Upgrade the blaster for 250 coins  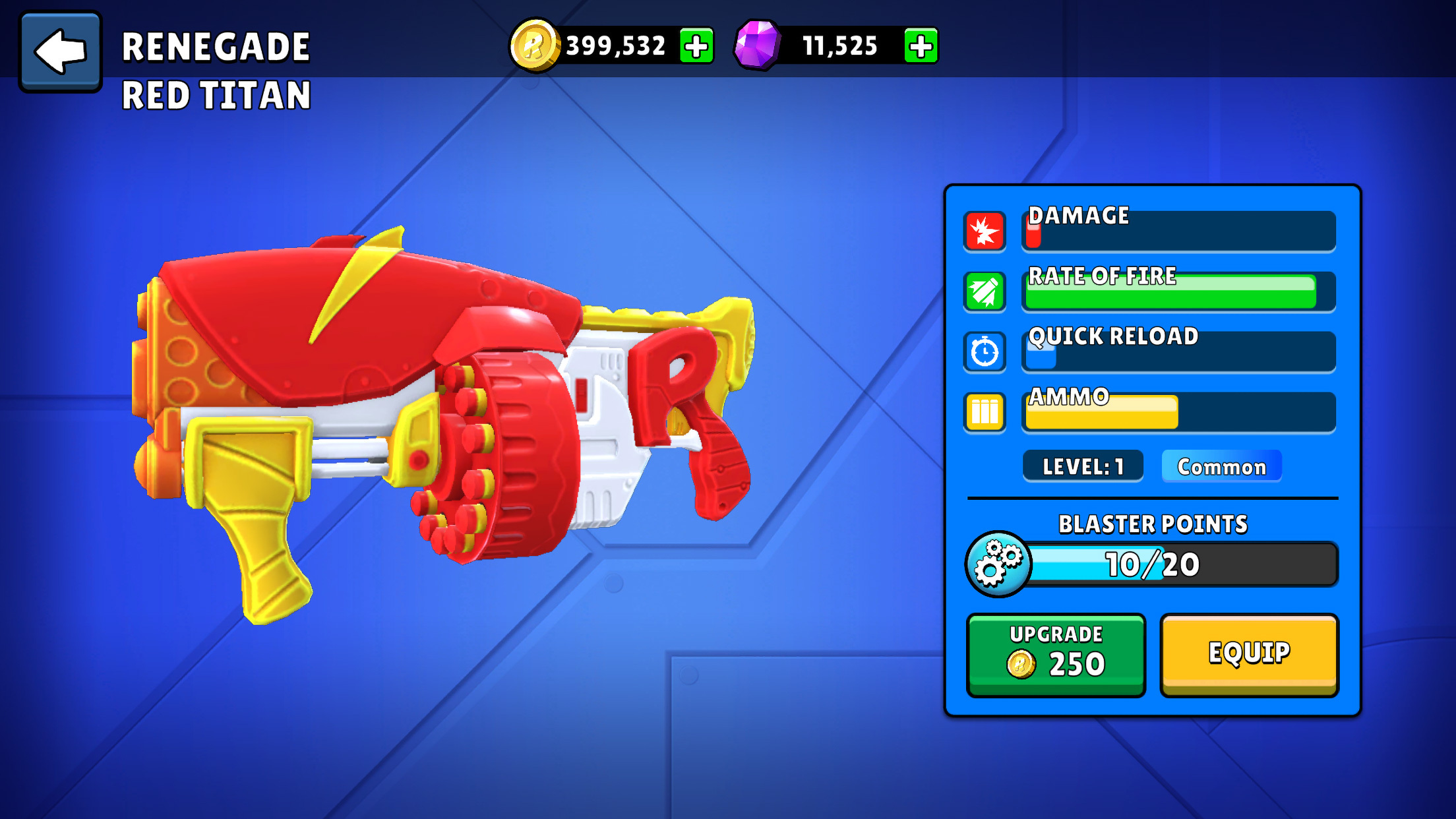coord(1056,654)
